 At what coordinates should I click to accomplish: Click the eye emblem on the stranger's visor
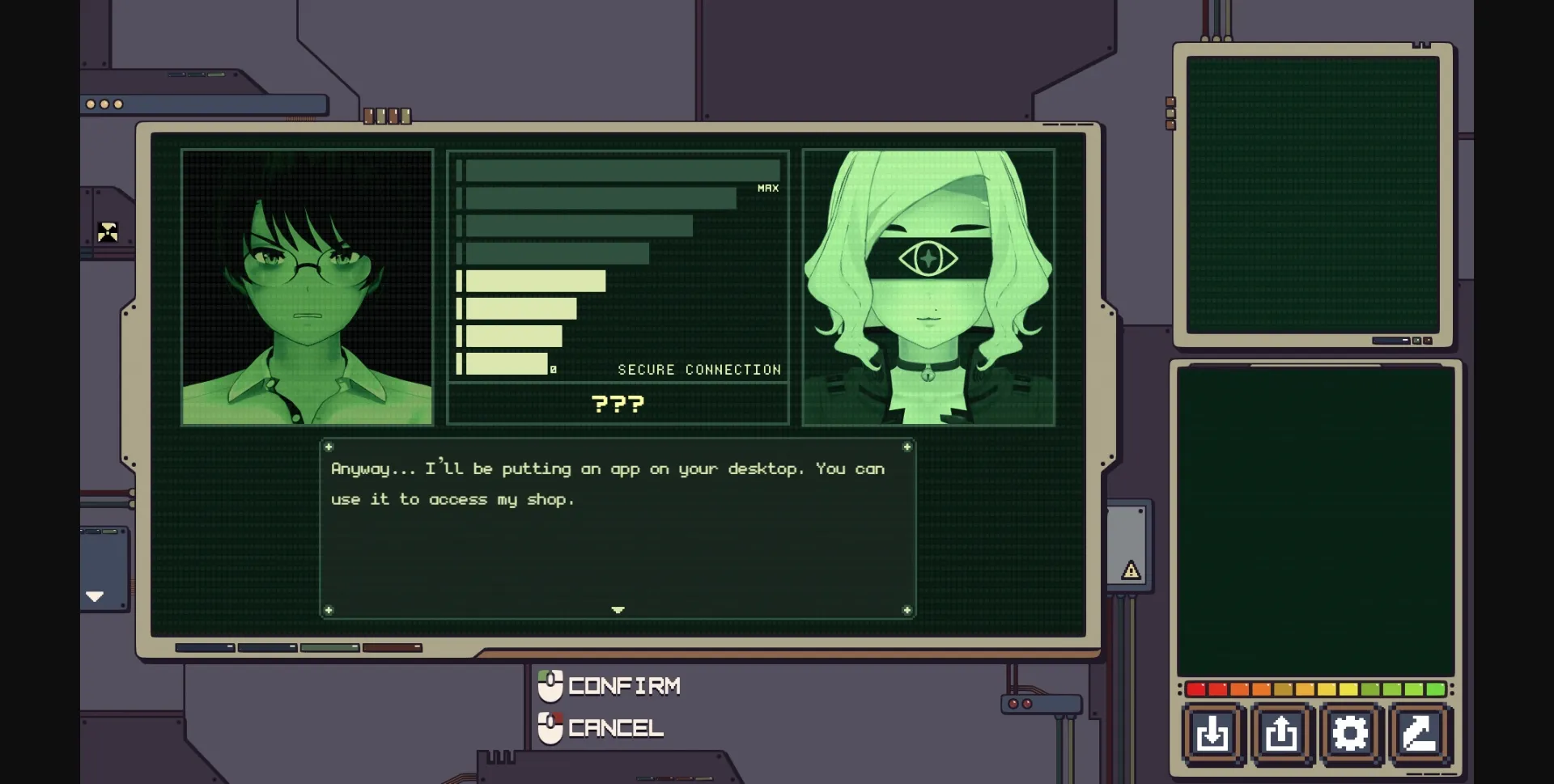[x=928, y=257]
